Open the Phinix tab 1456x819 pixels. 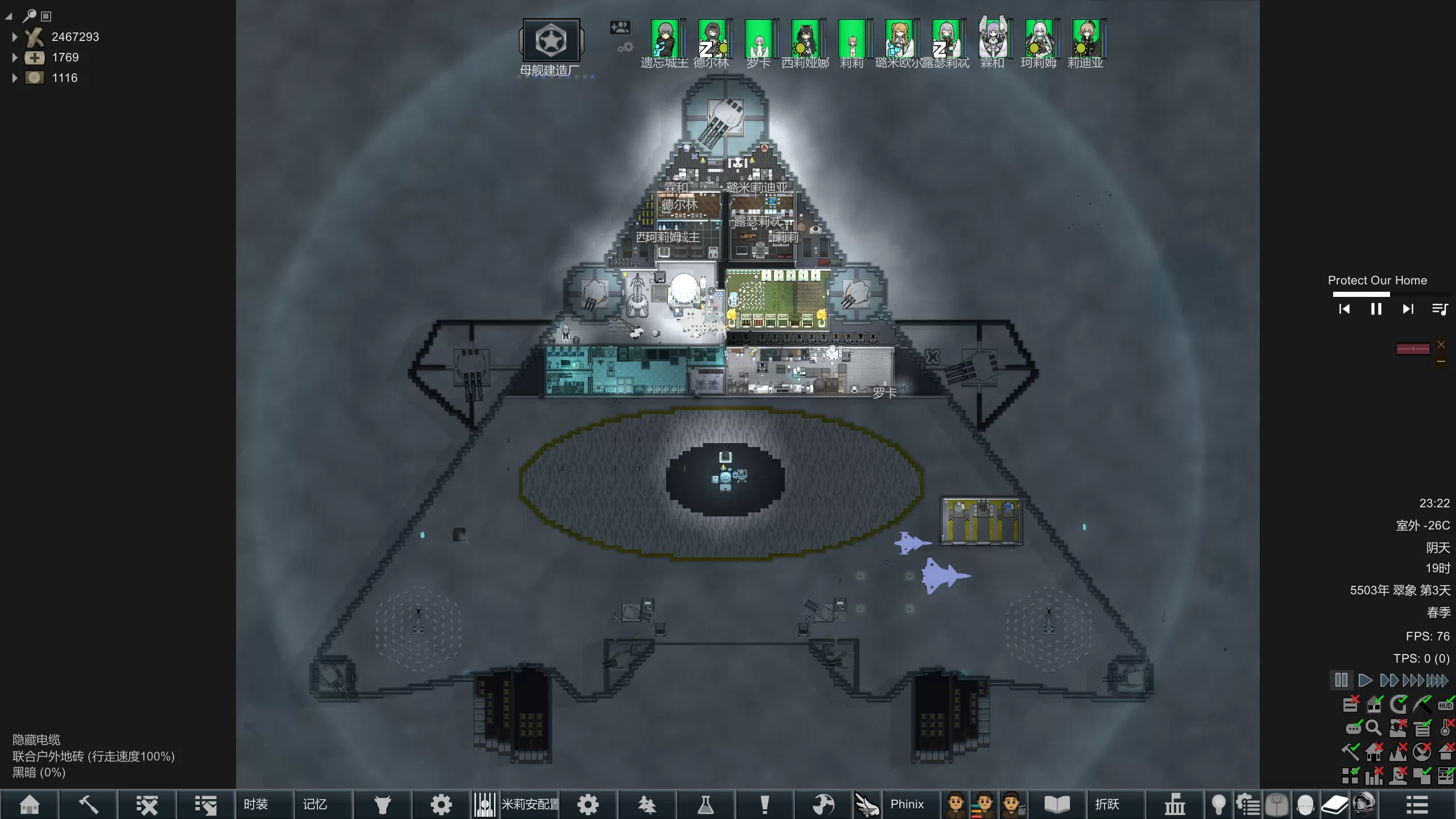pyautogui.click(x=907, y=804)
